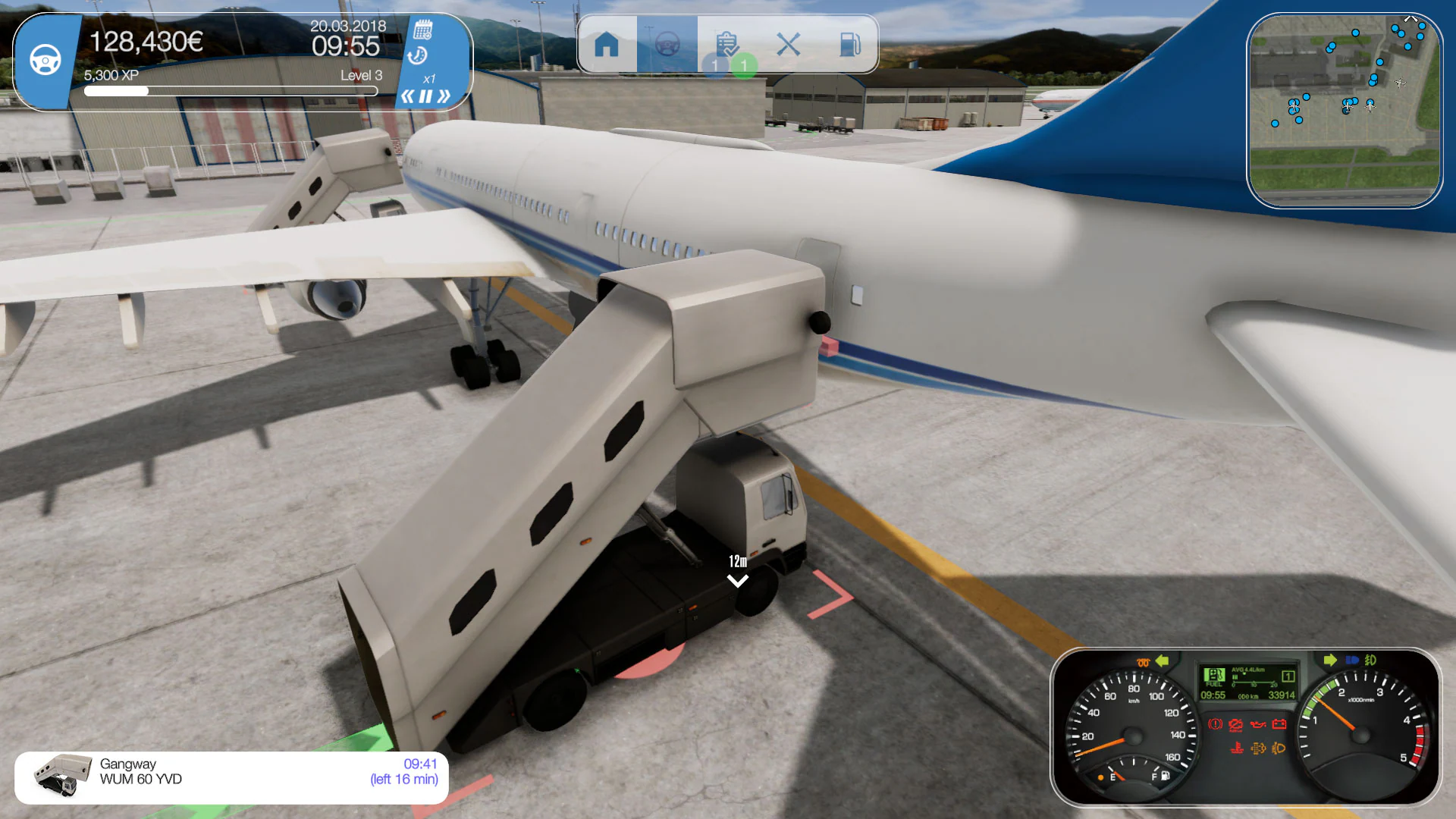Image resolution: width=1456 pixels, height=819 pixels.
Task: Switch to the Home tab
Action: 607,44
